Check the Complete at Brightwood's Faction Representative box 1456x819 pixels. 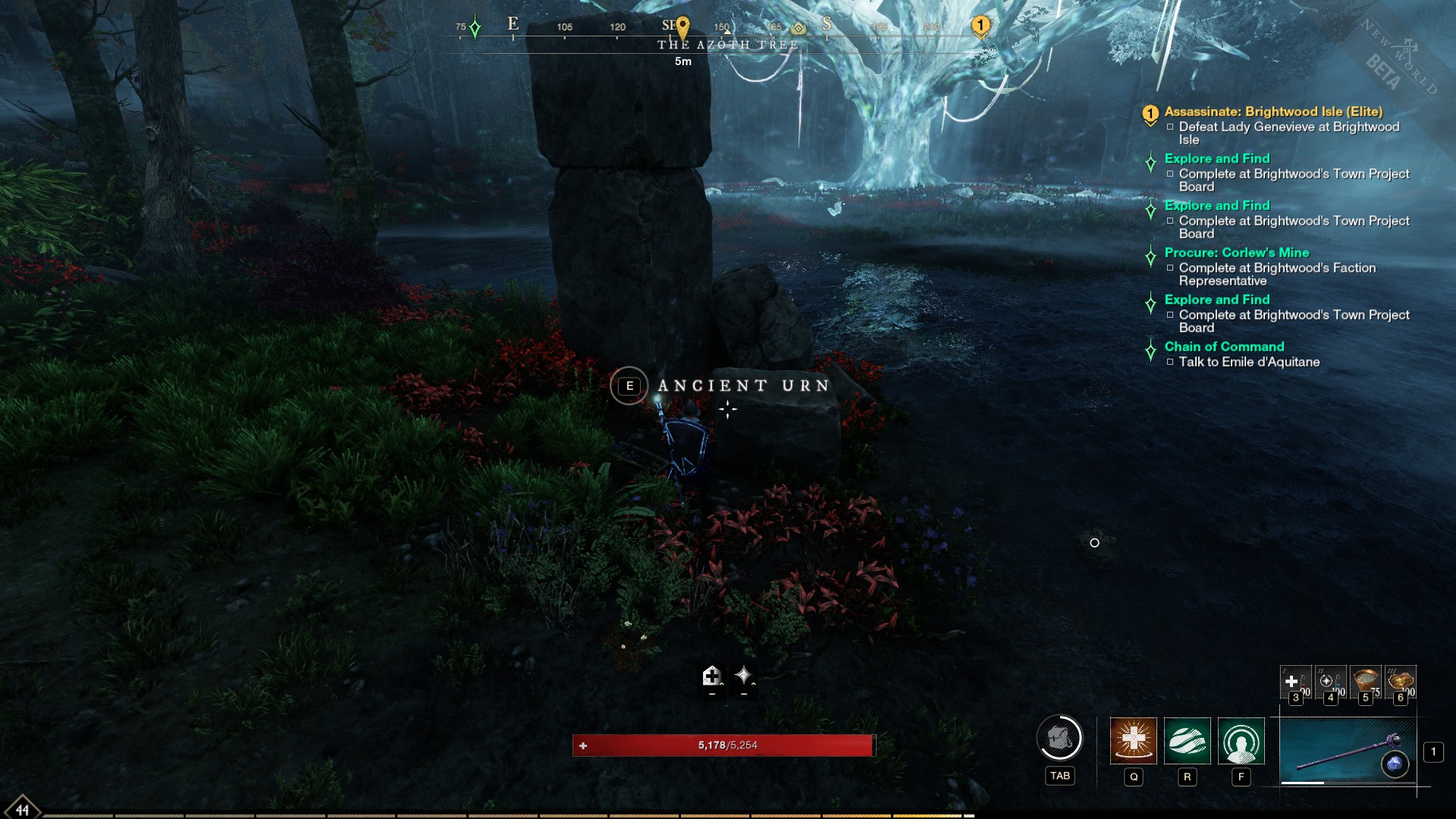click(1170, 268)
